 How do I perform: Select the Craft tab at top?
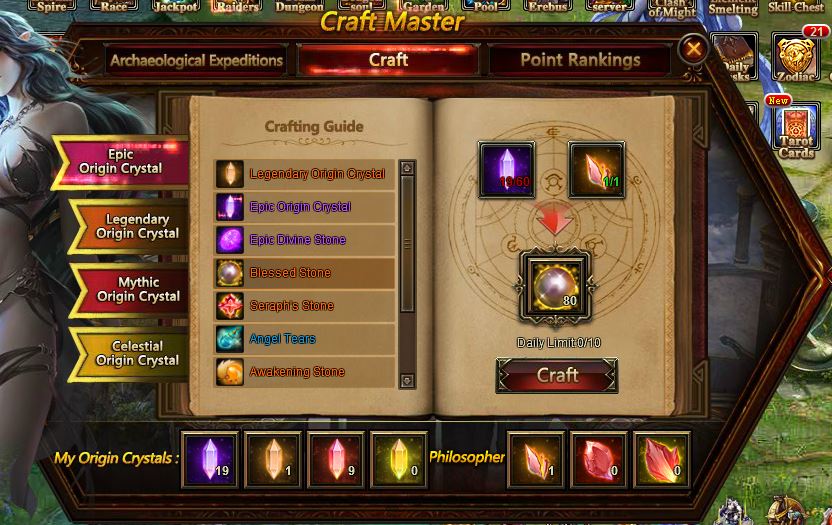coord(388,60)
